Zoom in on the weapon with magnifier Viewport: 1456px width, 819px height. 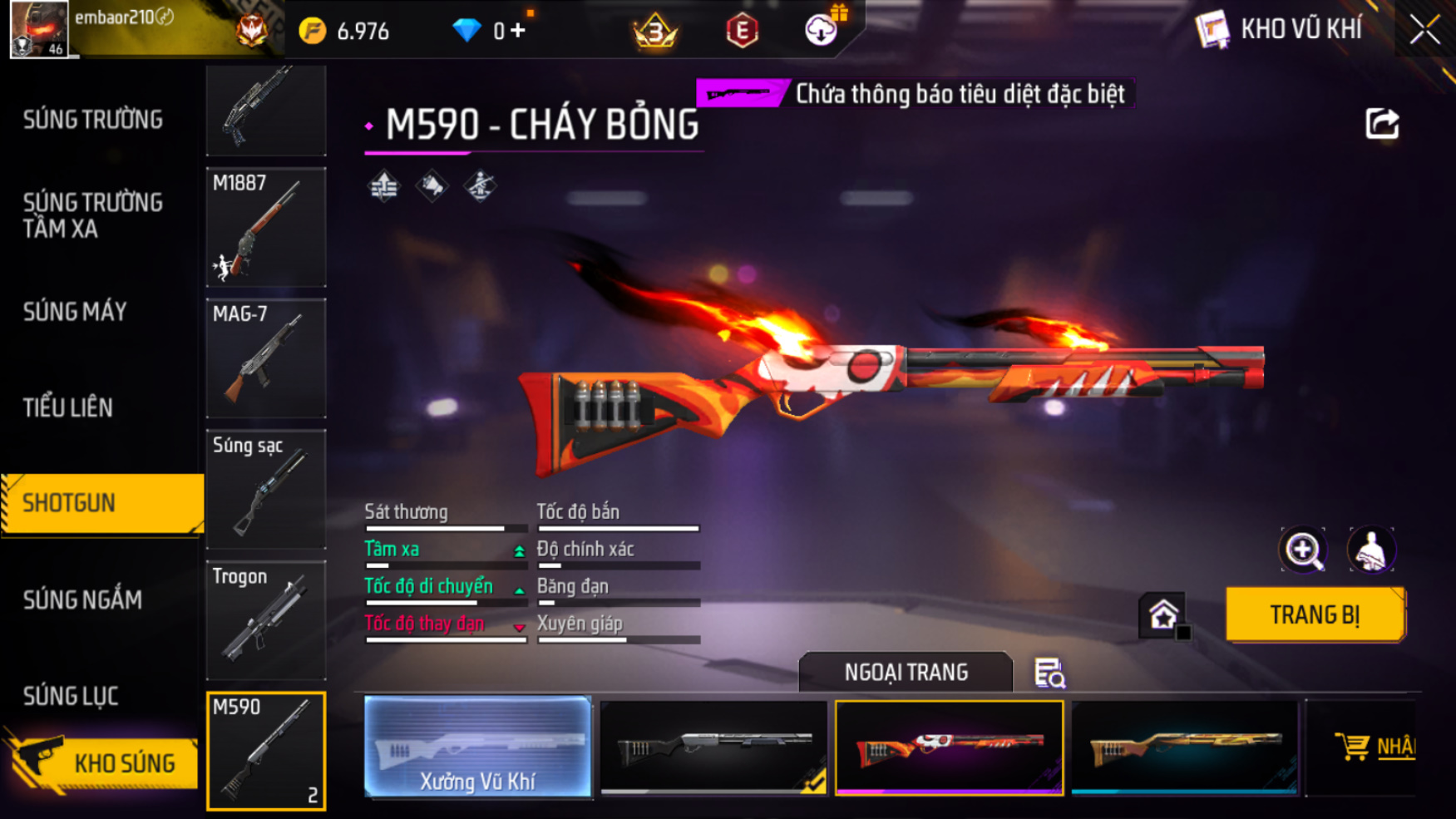pos(1303,550)
